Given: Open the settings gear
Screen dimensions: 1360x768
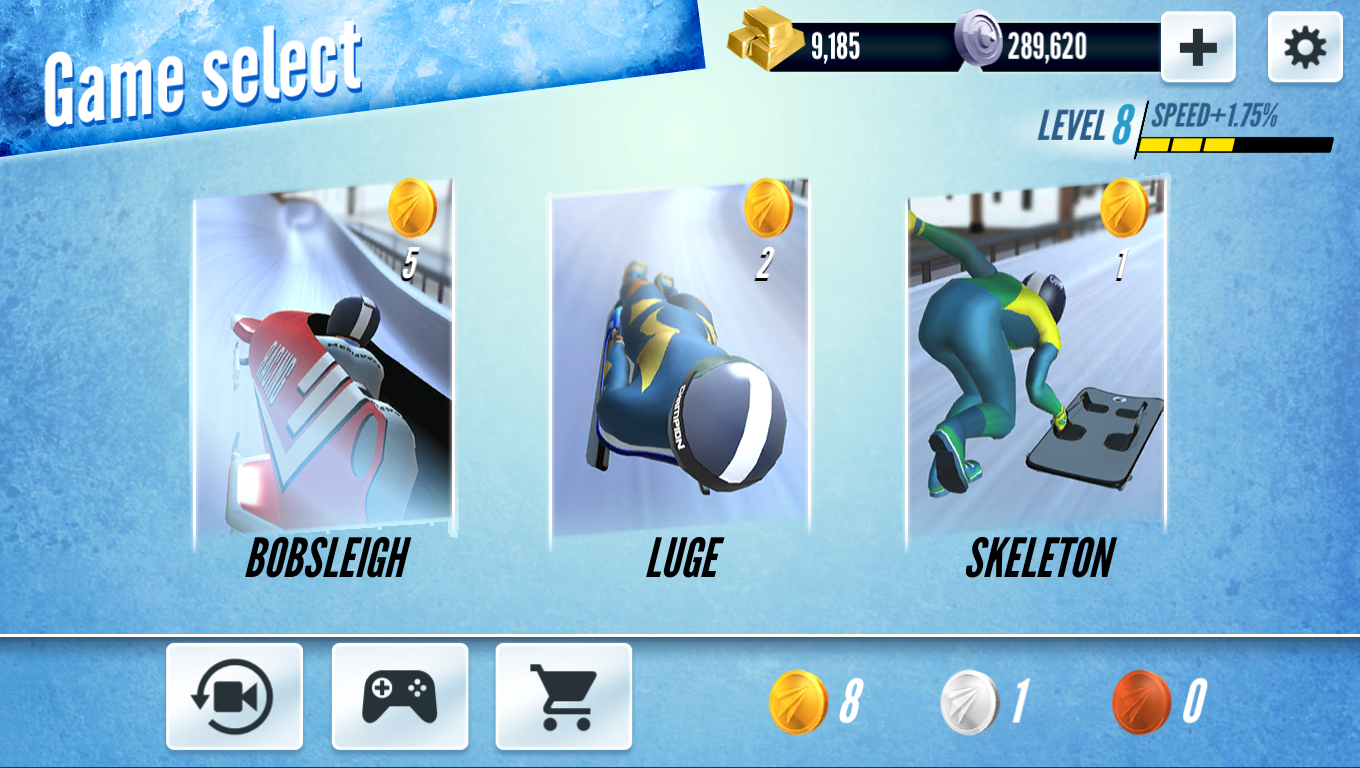Looking at the screenshot, I should [x=1304, y=45].
